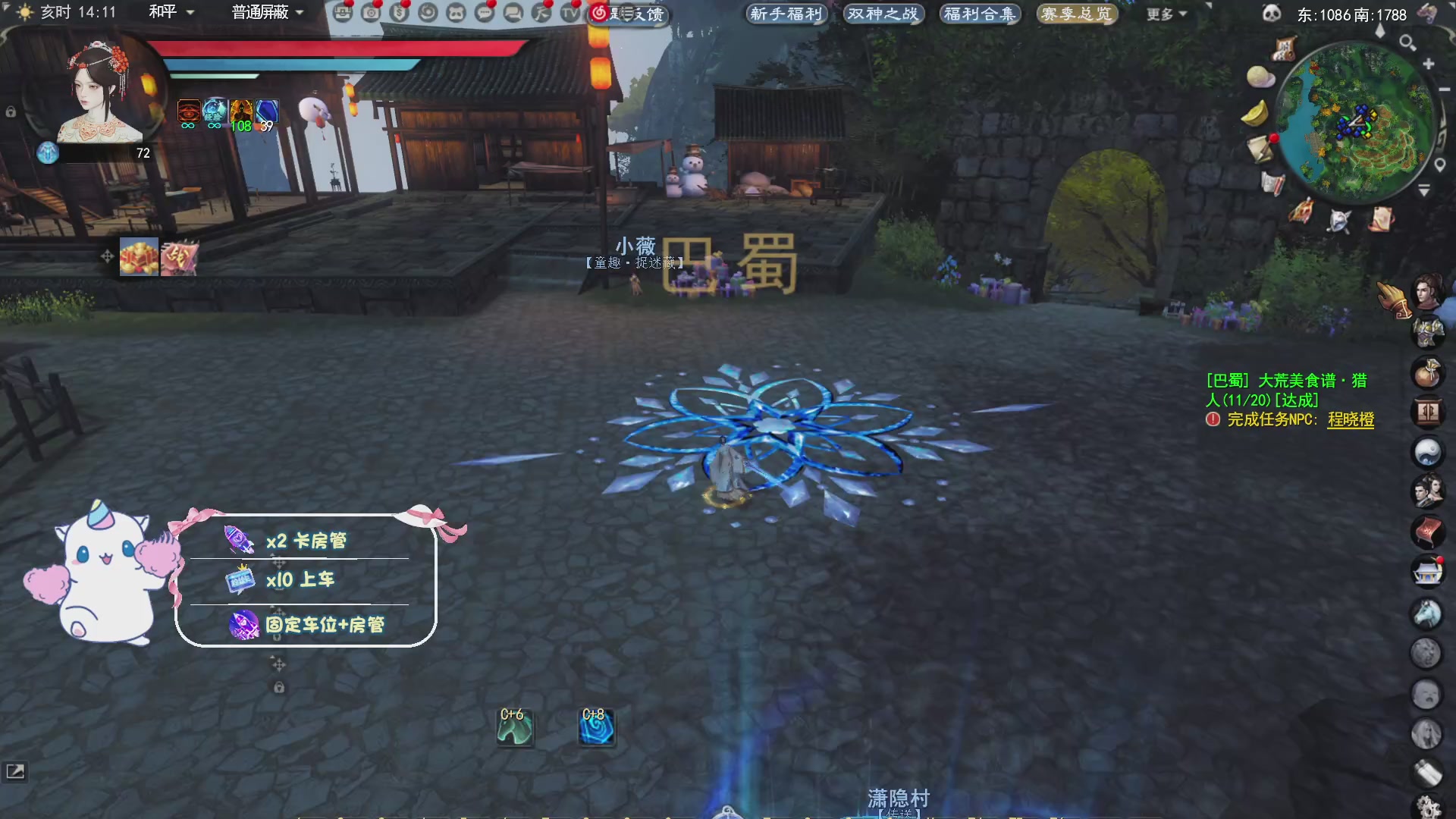Viewport: 1456px width, 819px height.
Task: Open the 和平 mode dropdown
Action: click(171, 13)
